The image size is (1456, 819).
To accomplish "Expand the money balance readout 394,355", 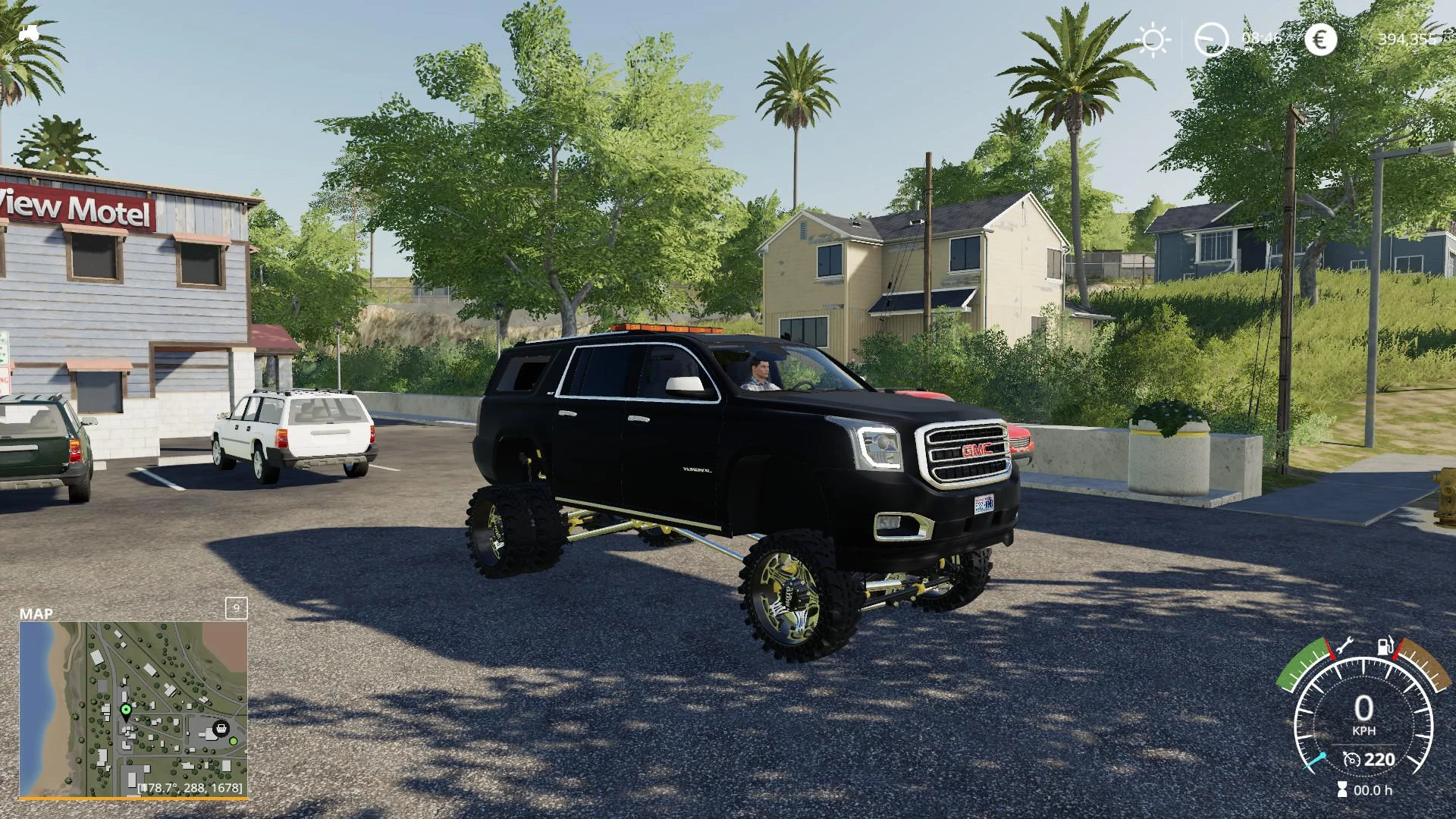I will 1407,39.
